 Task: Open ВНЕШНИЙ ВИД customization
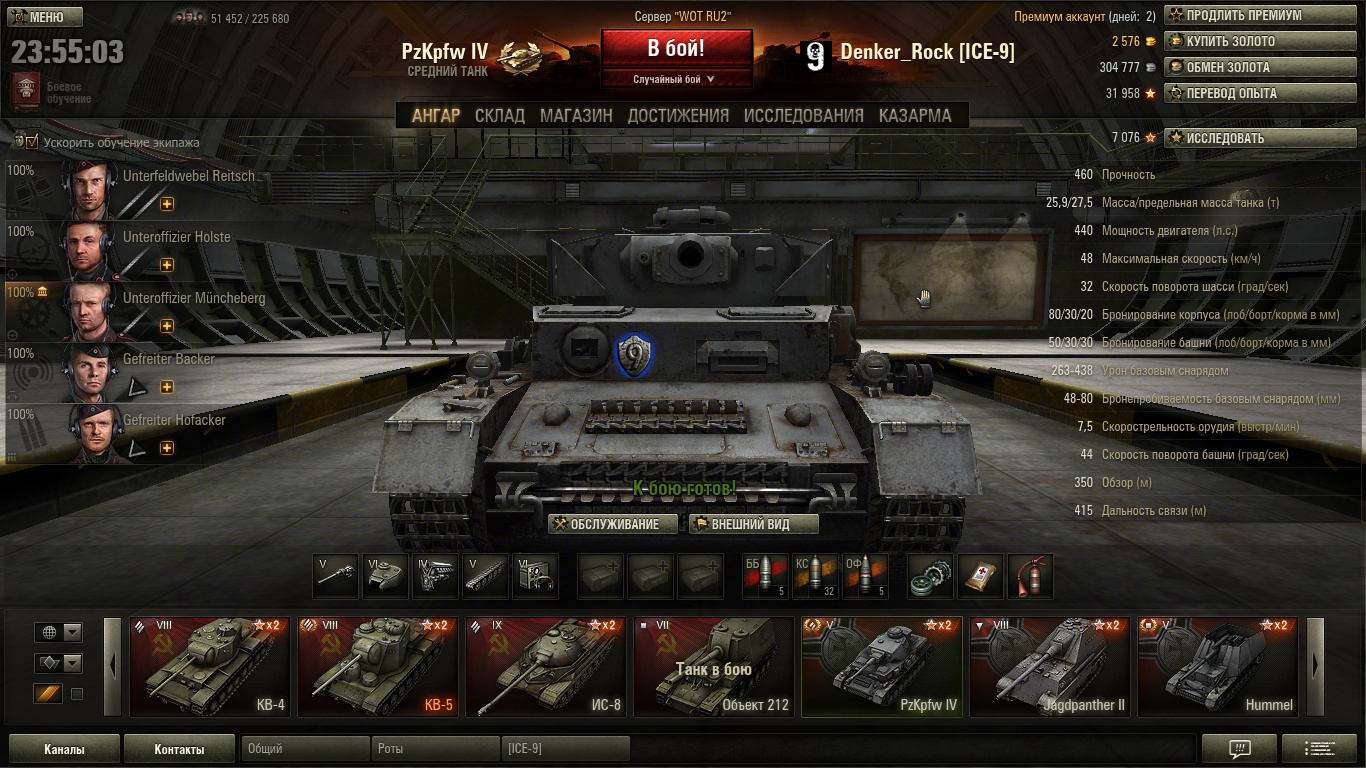click(753, 524)
